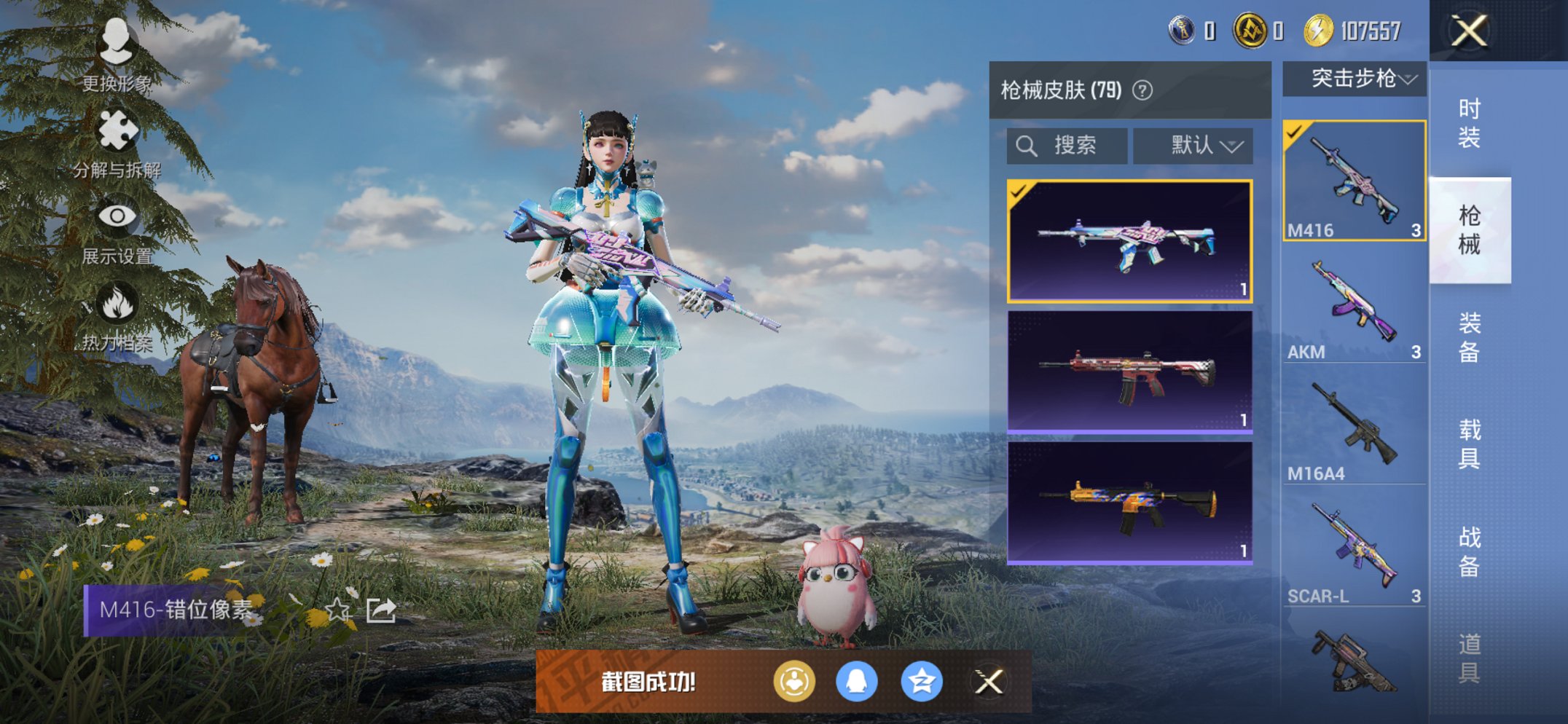Viewport: 1568px width, 724px height.
Task: Open the 默认 sorting dropdown
Action: (1193, 145)
